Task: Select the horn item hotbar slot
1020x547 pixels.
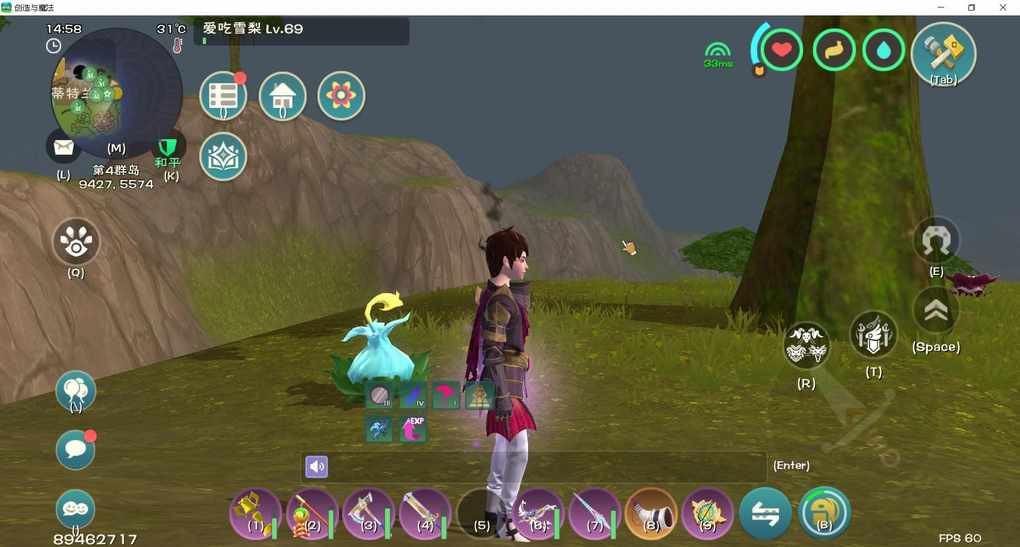Action: click(x=650, y=512)
